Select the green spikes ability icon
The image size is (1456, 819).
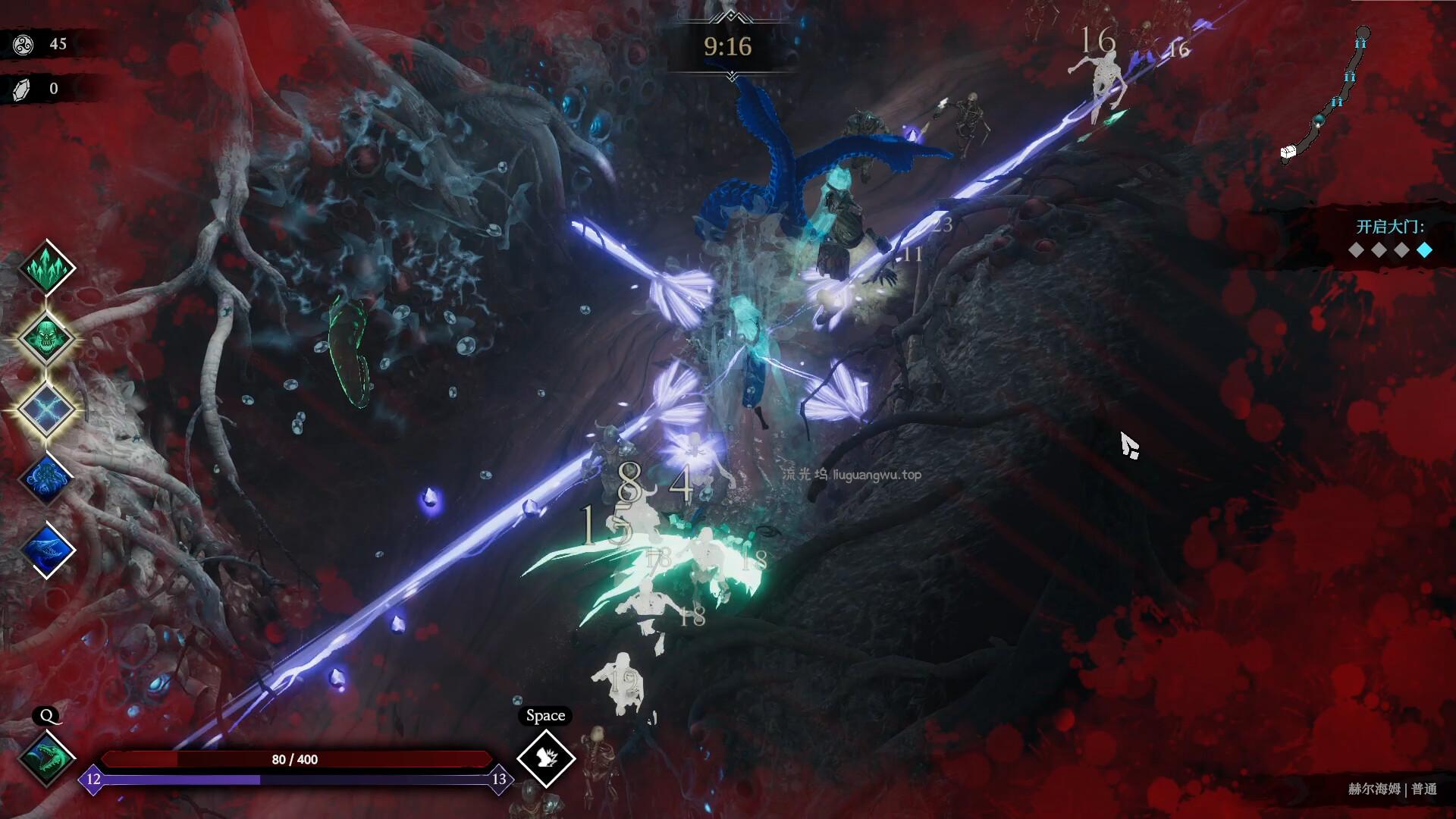tap(47, 267)
